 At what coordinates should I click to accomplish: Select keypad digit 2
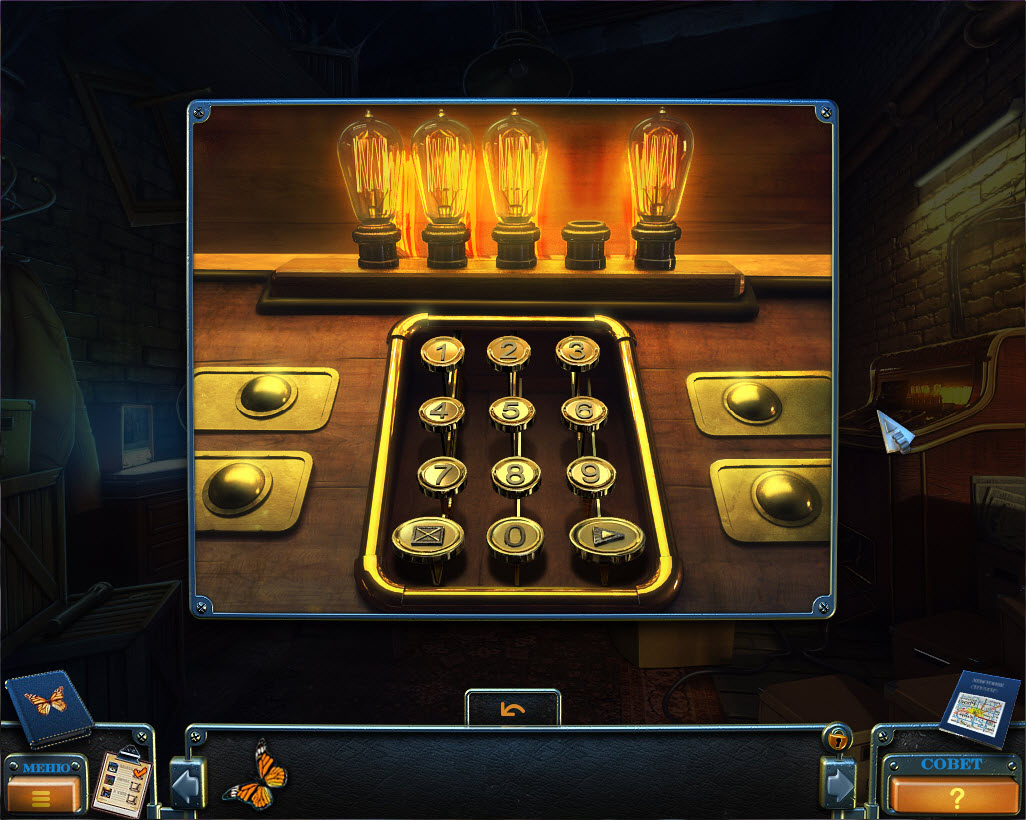click(x=509, y=351)
